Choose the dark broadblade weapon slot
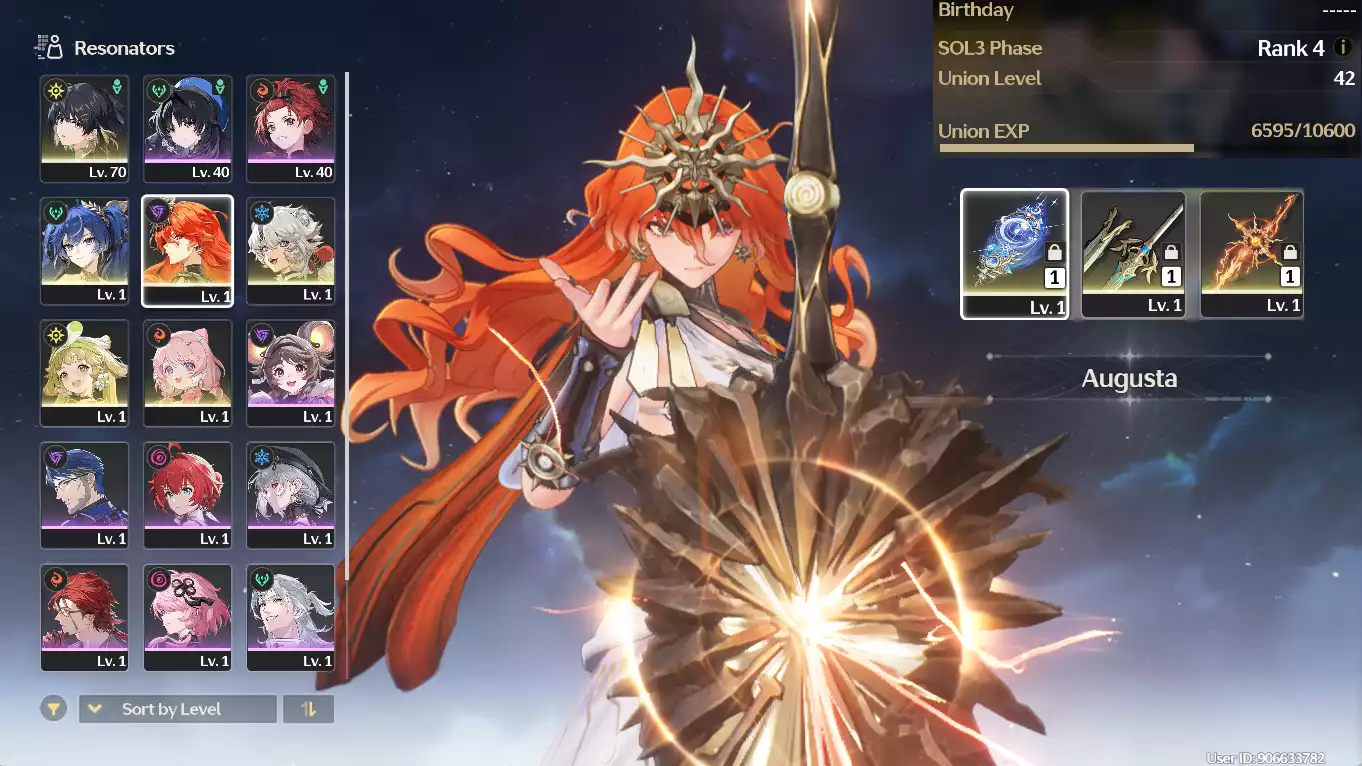 (1133, 254)
